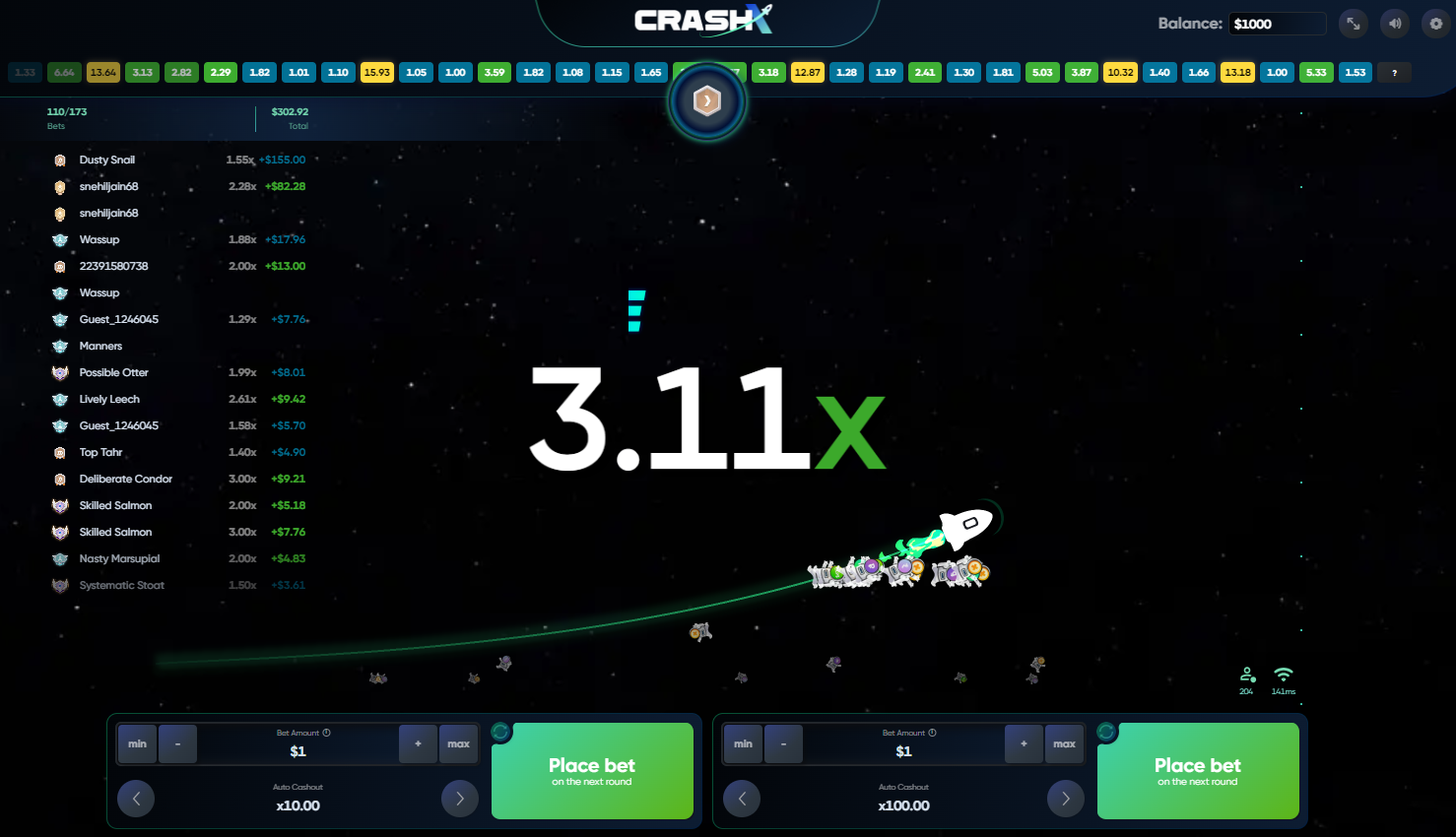Screen dimensions: 1456x837
Task: Click the question mark chip ending the multiplier history
Action: (1394, 72)
